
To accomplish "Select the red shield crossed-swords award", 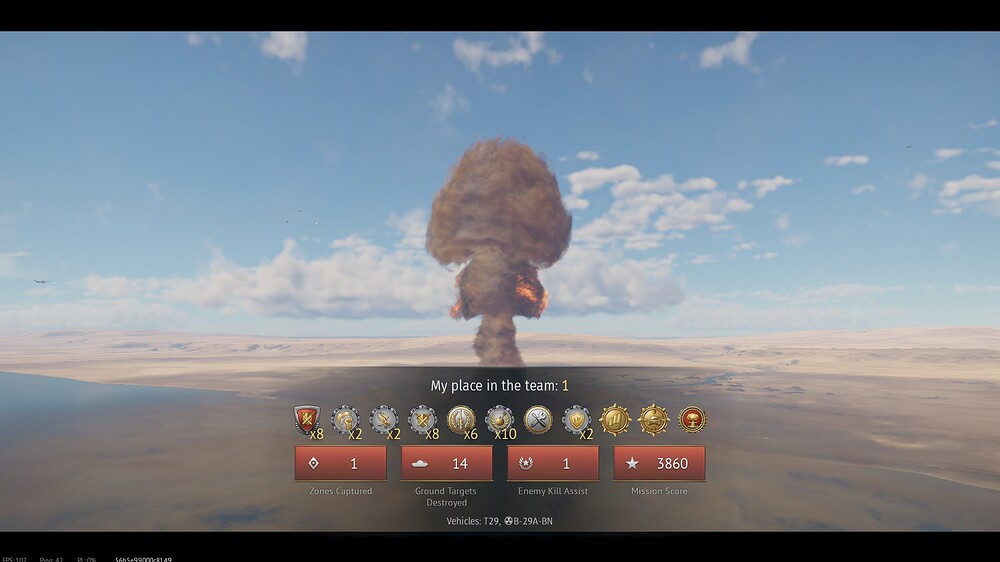I will coord(307,419).
